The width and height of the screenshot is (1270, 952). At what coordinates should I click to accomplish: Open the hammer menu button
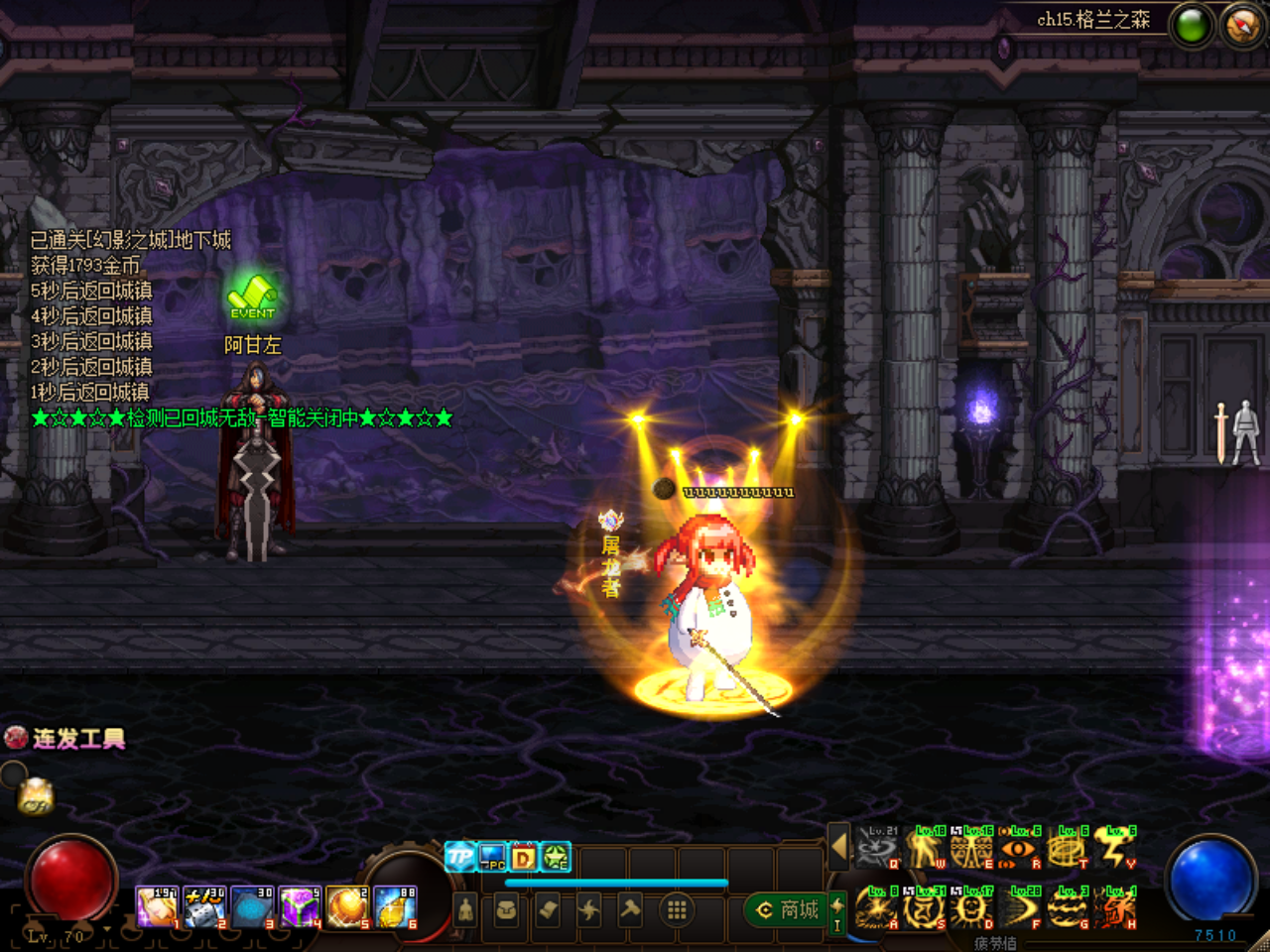point(631,909)
